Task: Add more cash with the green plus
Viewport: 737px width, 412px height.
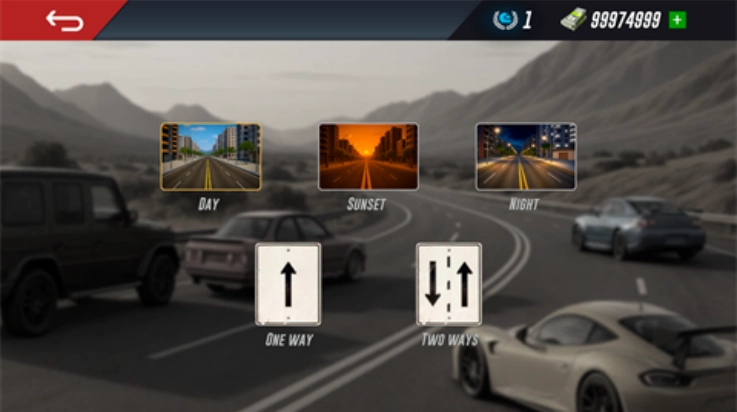Action: (677, 20)
